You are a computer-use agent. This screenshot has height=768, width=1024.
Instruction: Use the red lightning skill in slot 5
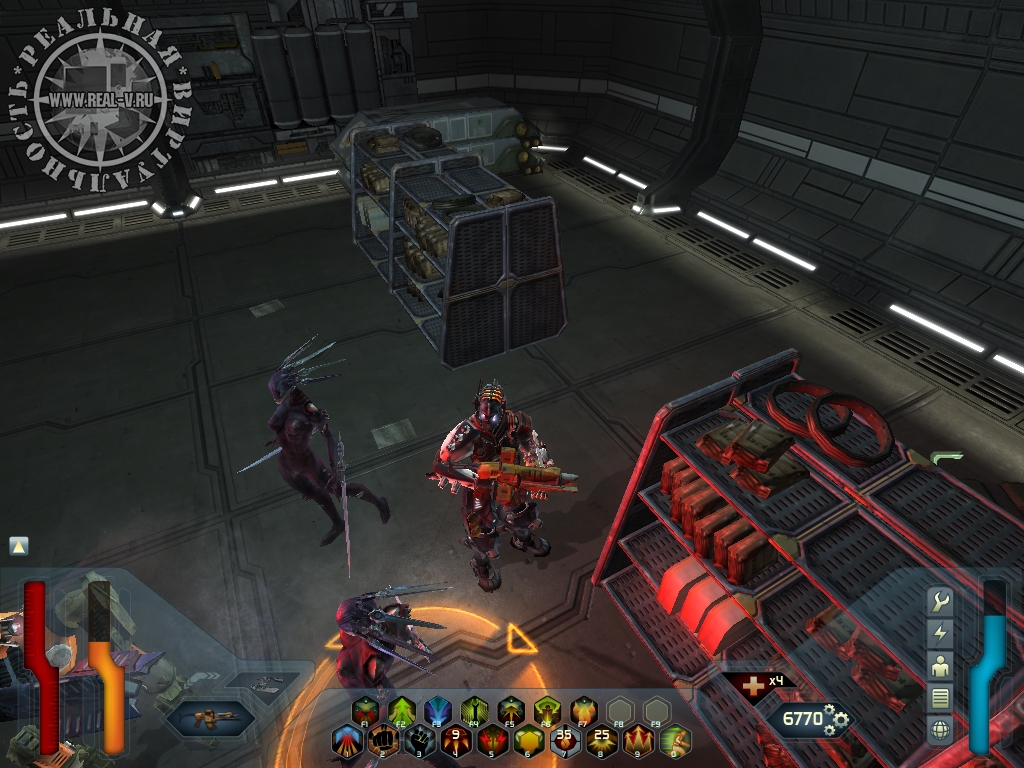click(x=492, y=741)
